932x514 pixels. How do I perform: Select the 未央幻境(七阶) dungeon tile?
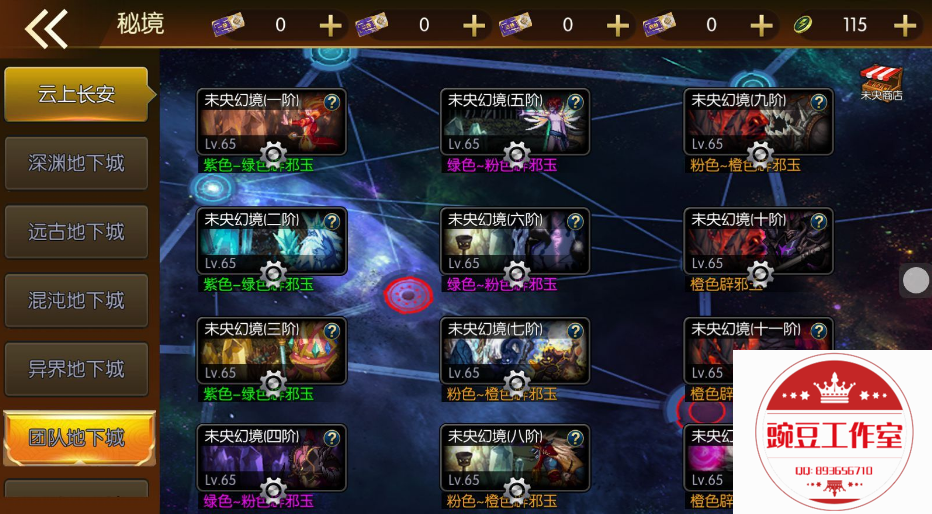pyautogui.click(x=514, y=352)
